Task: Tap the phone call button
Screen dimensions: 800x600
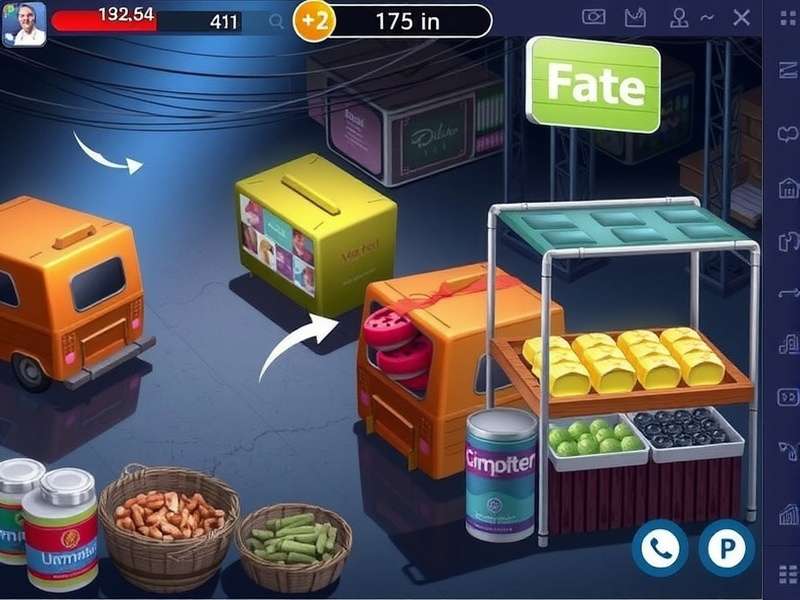Action: pyautogui.click(x=659, y=547)
